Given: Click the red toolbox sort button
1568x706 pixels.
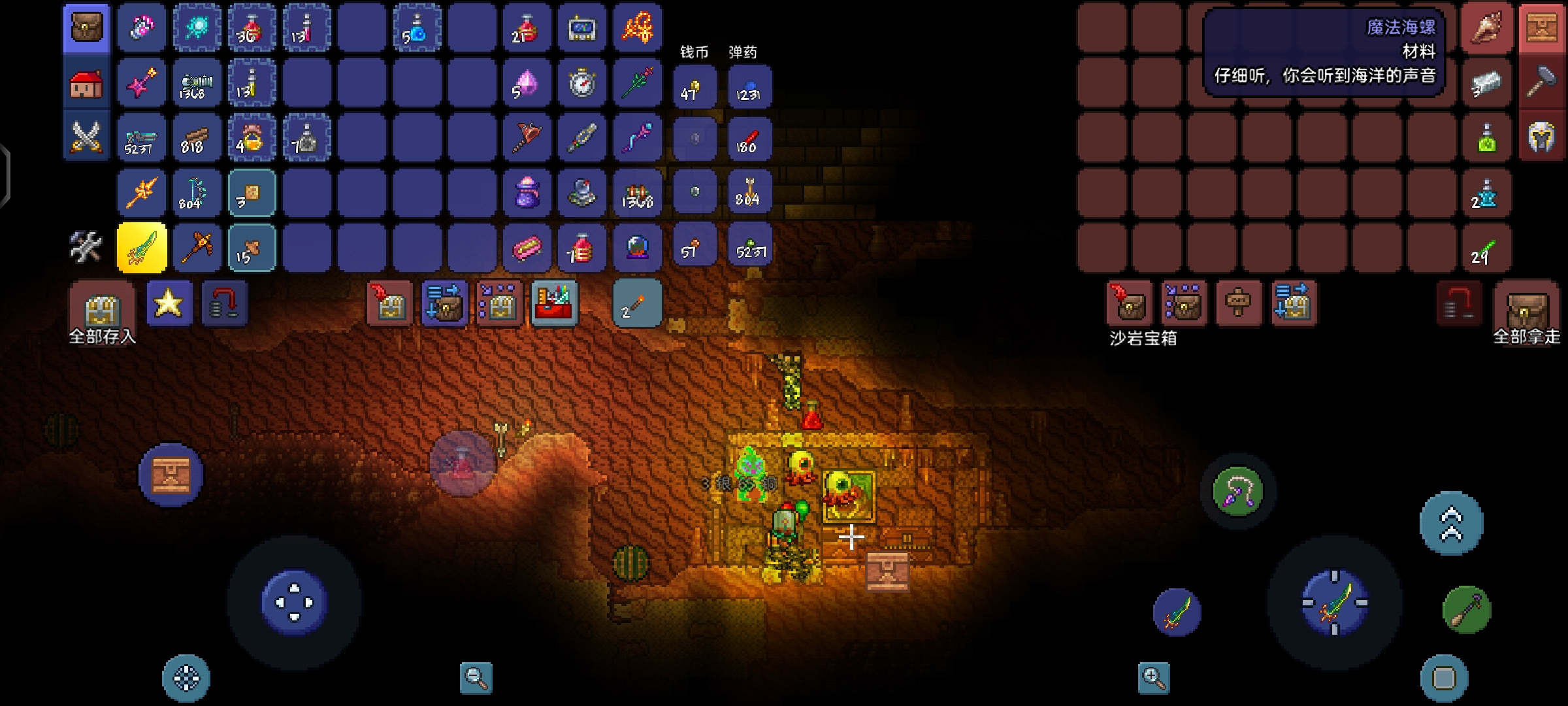Looking at the screenshot, I should click(554, 303).
